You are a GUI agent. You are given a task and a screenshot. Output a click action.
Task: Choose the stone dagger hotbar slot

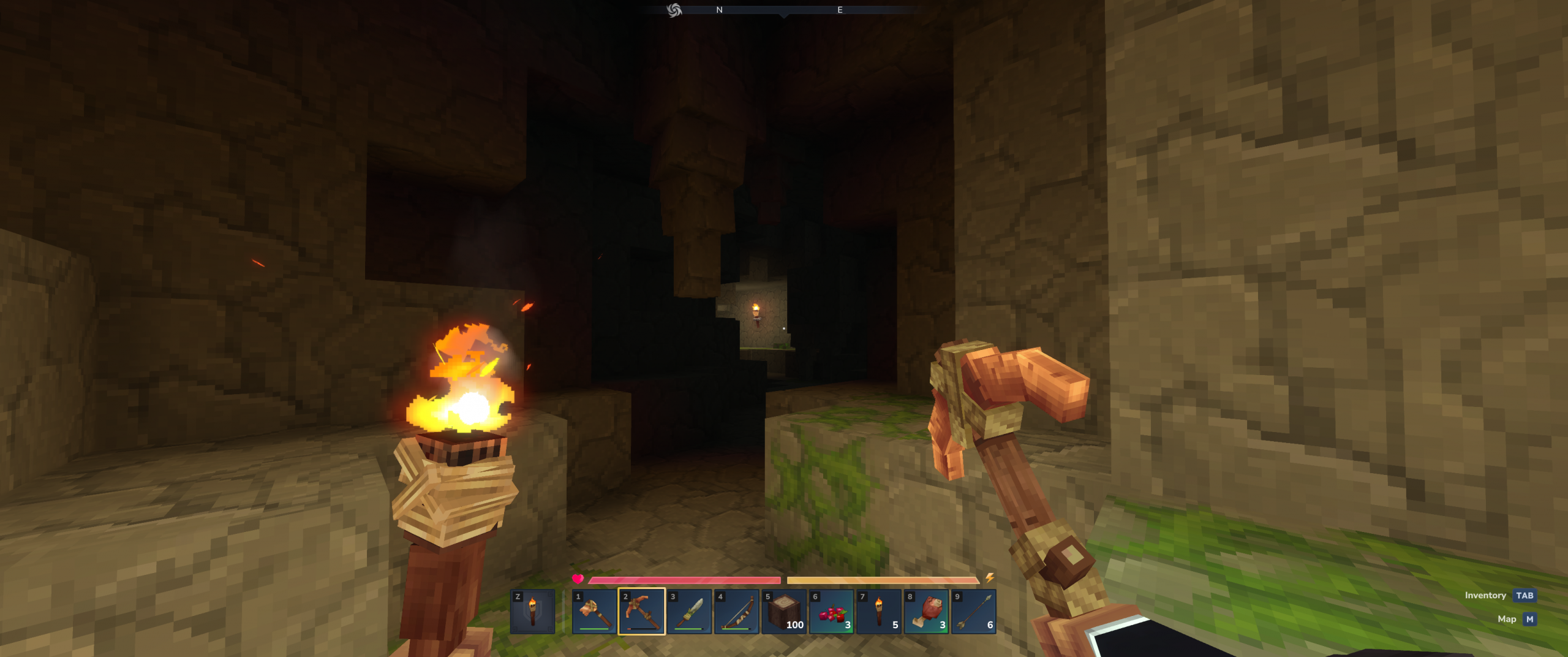click(689, 612)
